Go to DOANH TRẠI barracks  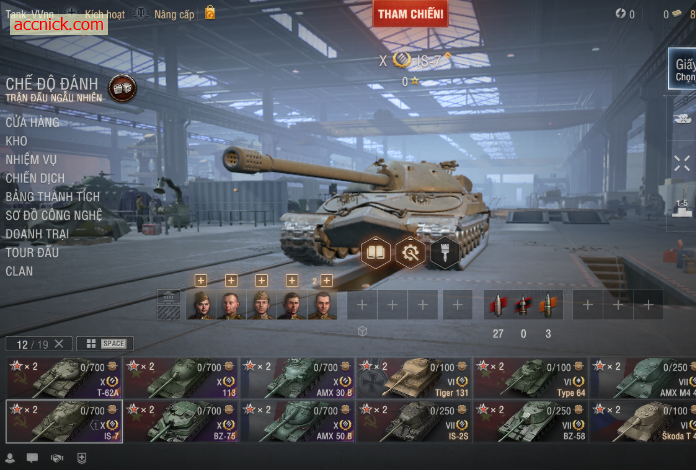click(37, 233)
